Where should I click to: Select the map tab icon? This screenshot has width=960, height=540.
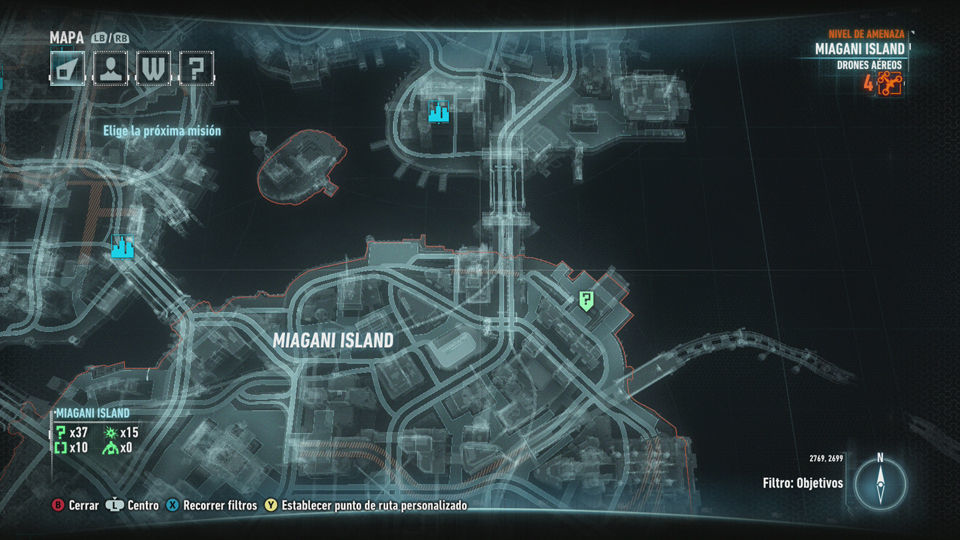[x=69, y=70]
